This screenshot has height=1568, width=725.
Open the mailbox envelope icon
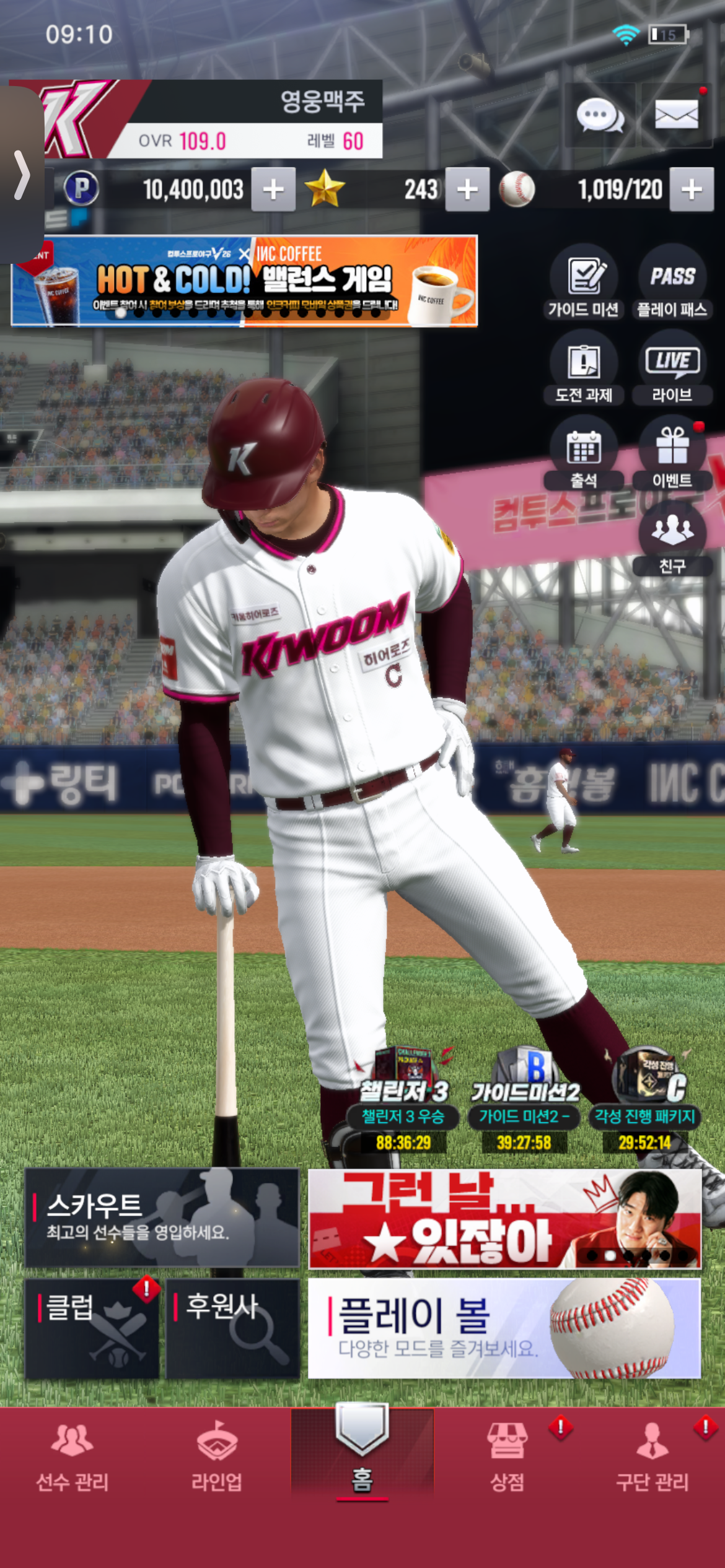[x=676, y=115]
